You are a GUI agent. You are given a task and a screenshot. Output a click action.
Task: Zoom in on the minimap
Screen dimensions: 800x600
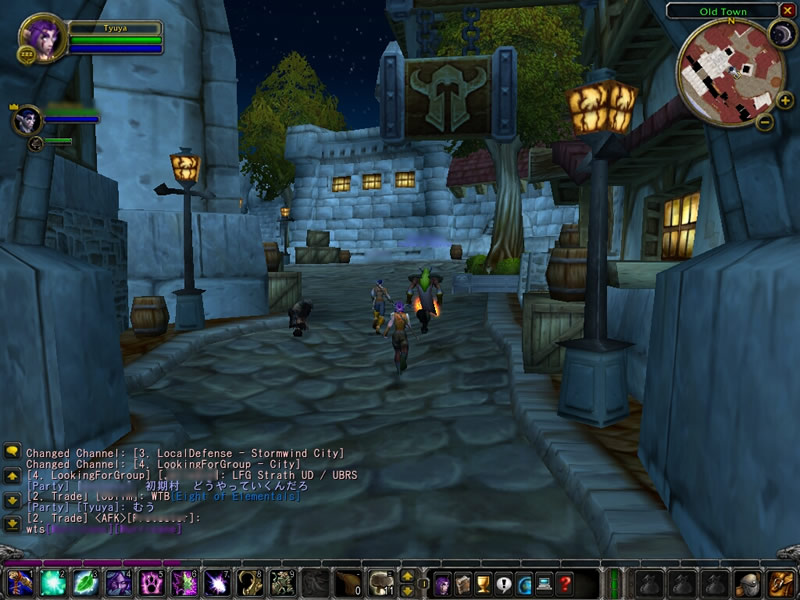point(785,100)
